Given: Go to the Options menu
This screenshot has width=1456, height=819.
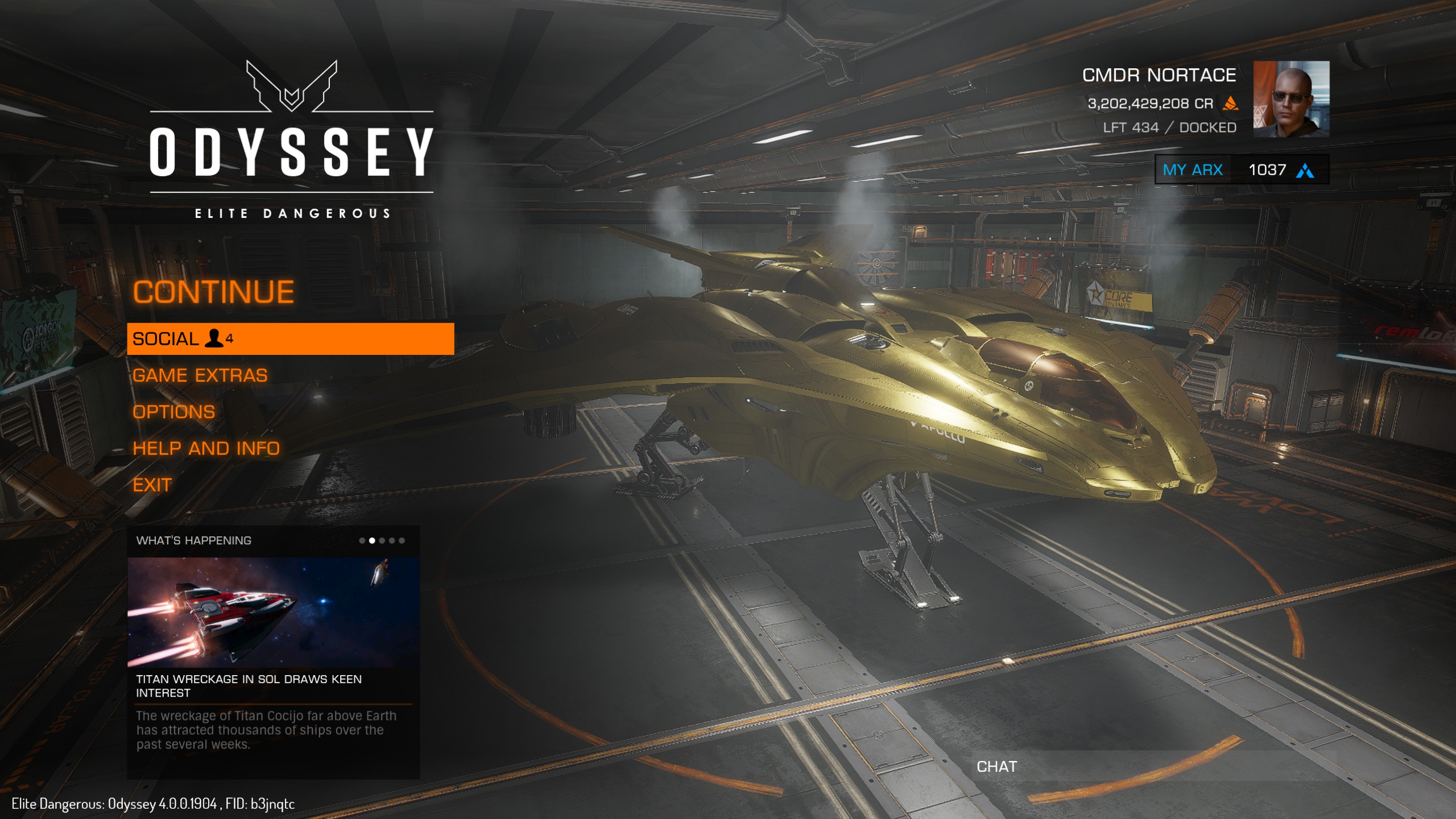Looking at the screenshot, I should [x=173, y=412].
